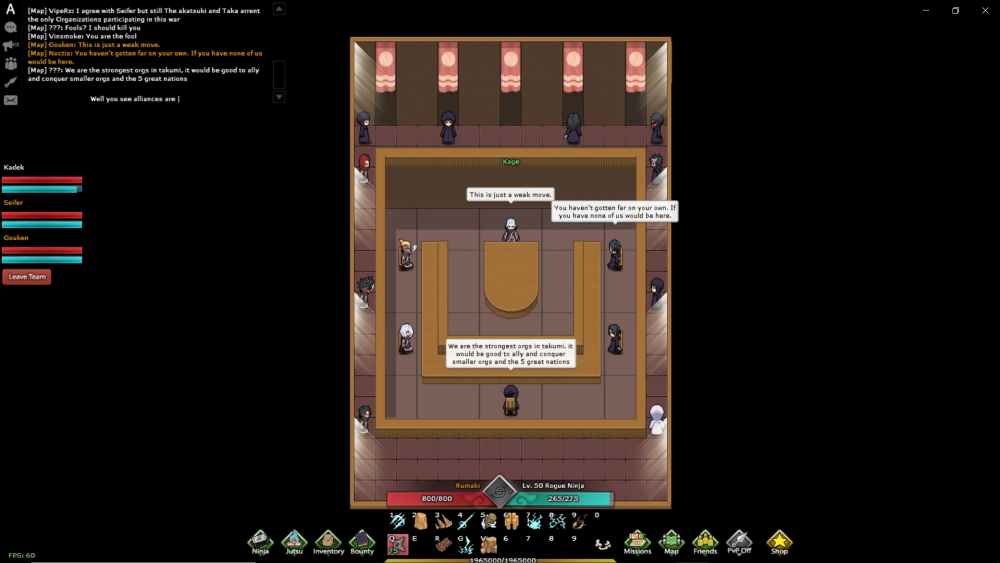
Task: Open the envelope messages channel
Action: point(11,100)
